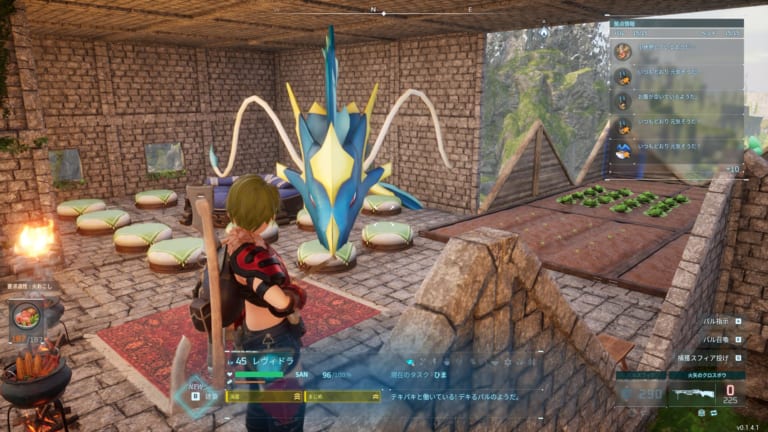
Task: Open the base info panel header
Action: tap(676, 21)
